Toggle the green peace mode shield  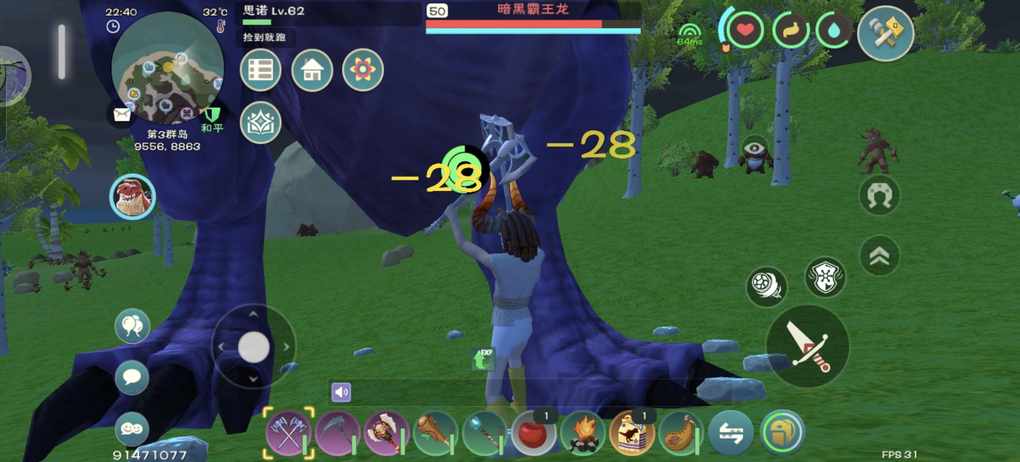point(211,115)
